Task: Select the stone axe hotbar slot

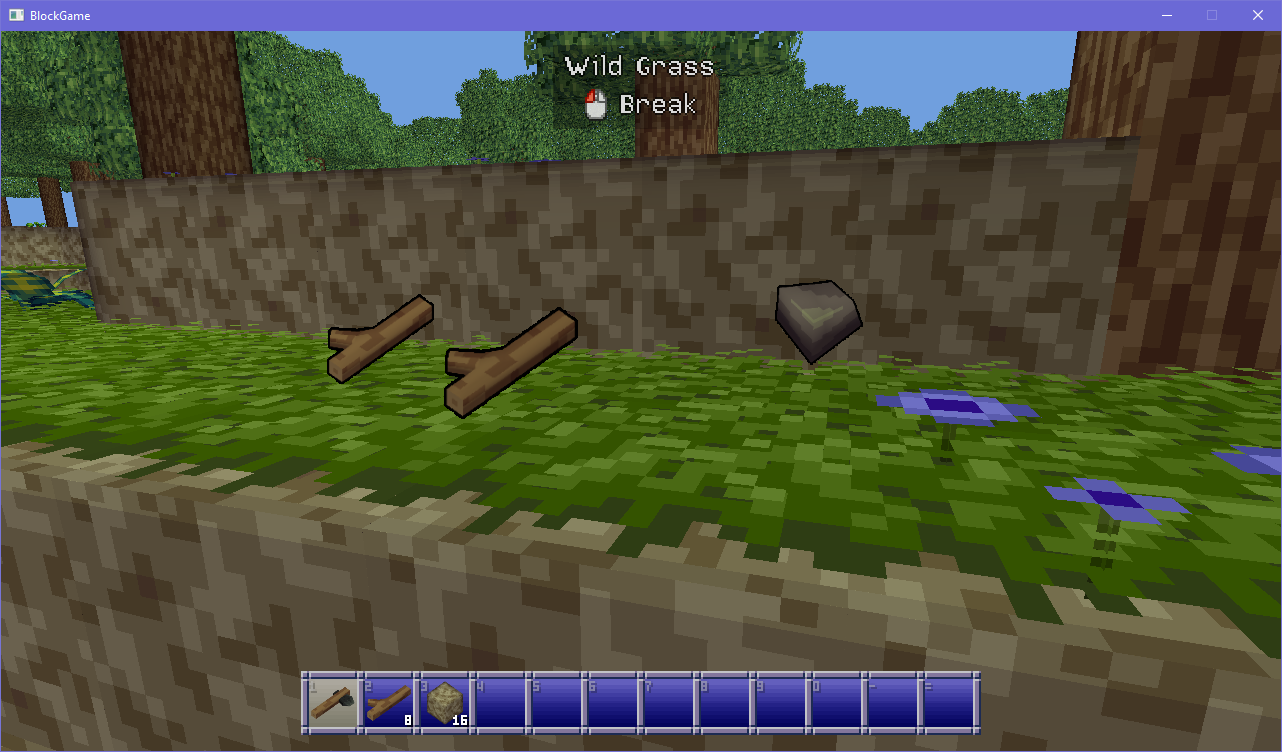Action: (332, 702)
